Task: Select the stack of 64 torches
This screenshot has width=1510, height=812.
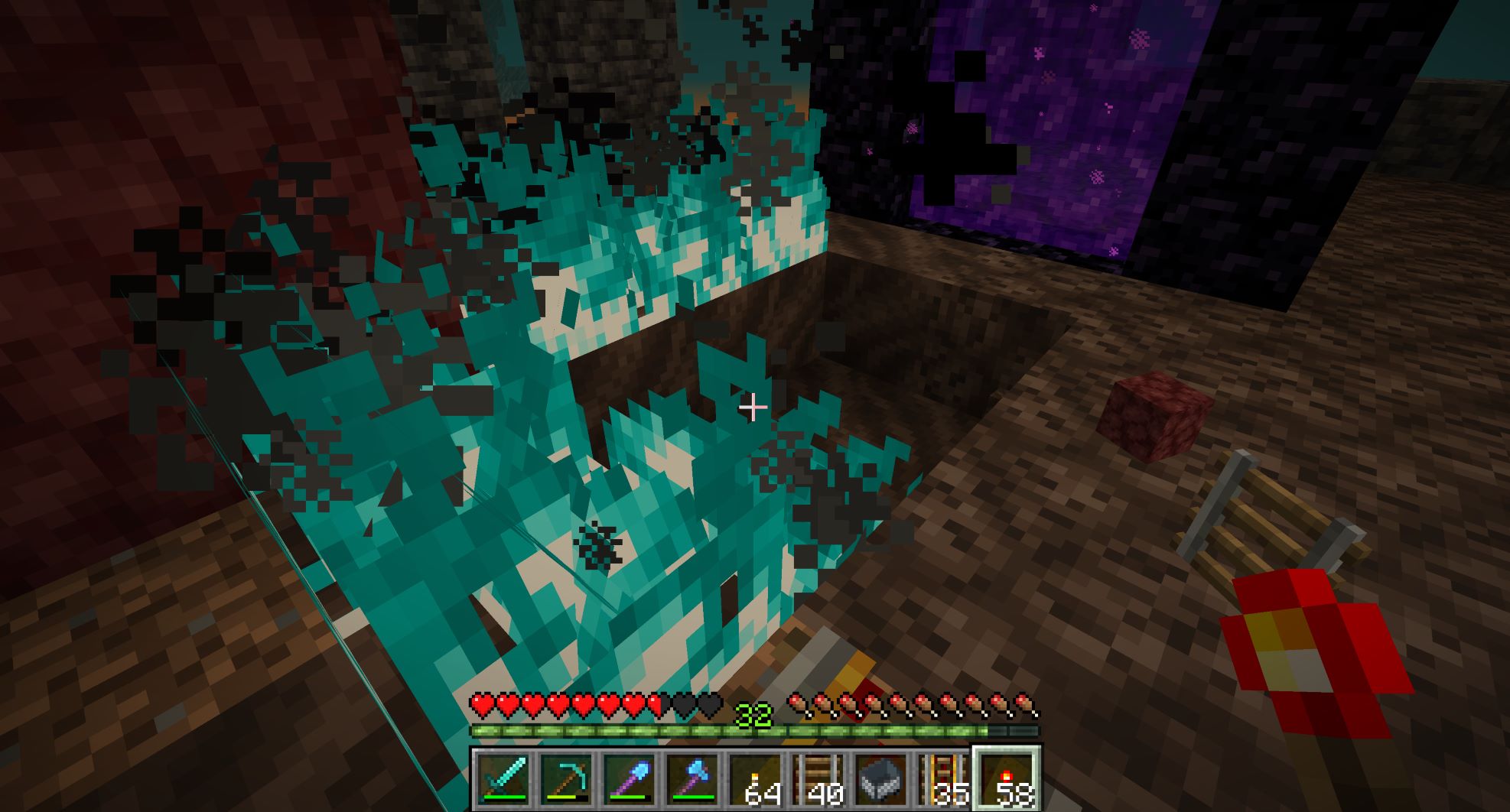Action: [x=755, y=779]
